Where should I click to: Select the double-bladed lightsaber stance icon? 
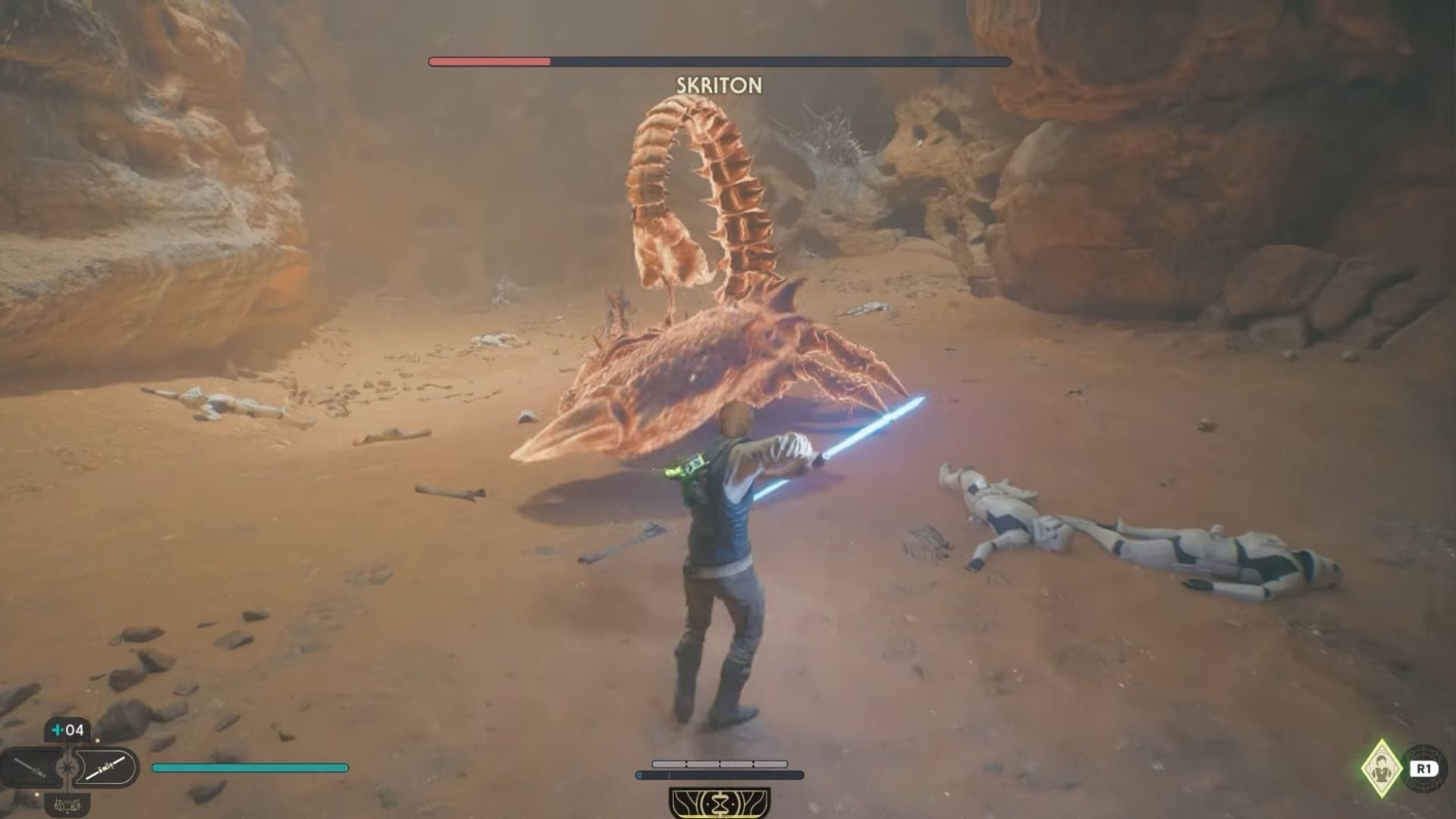click(x=104, y=767)
